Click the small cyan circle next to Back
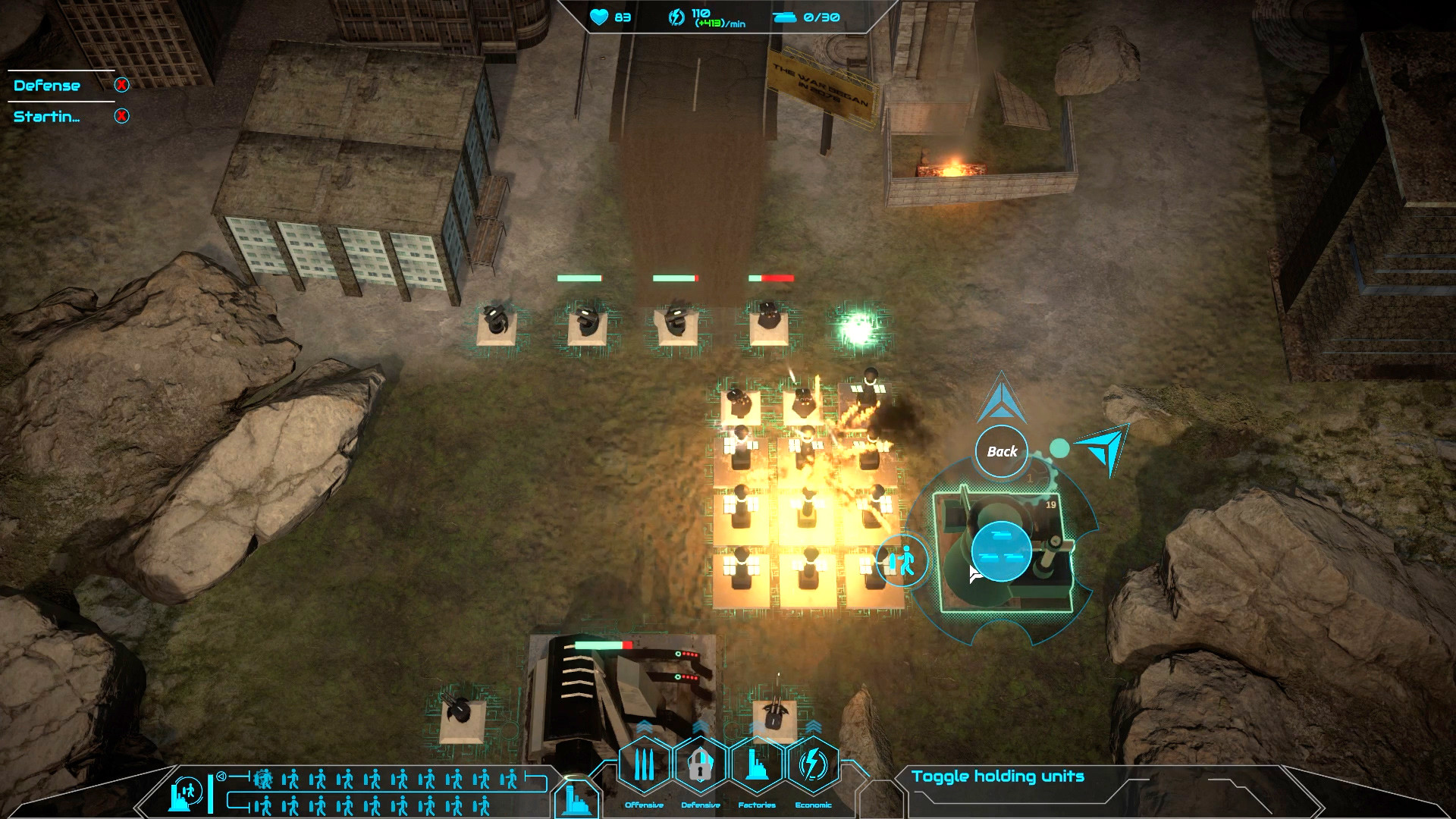This screenshot has height=819, width=1456. point(1059,448)
